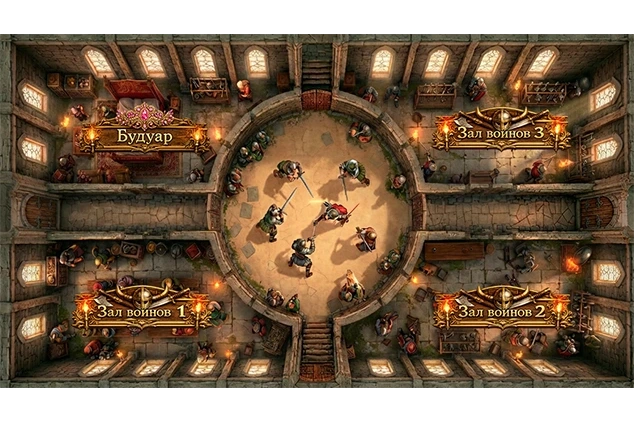The width and height of the screenshot is (634, 423).
Task: Go to Зал воинов 2
Action: (x=501, y=309)
